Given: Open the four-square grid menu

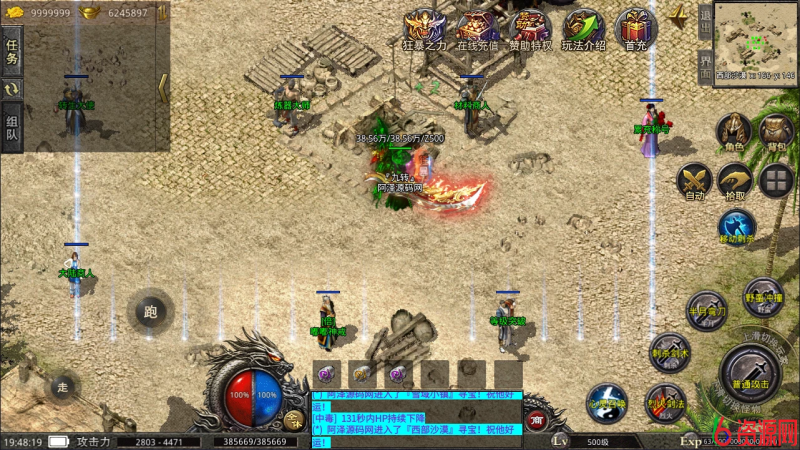Looking at the screenshot, I should [x=776, y=181].
